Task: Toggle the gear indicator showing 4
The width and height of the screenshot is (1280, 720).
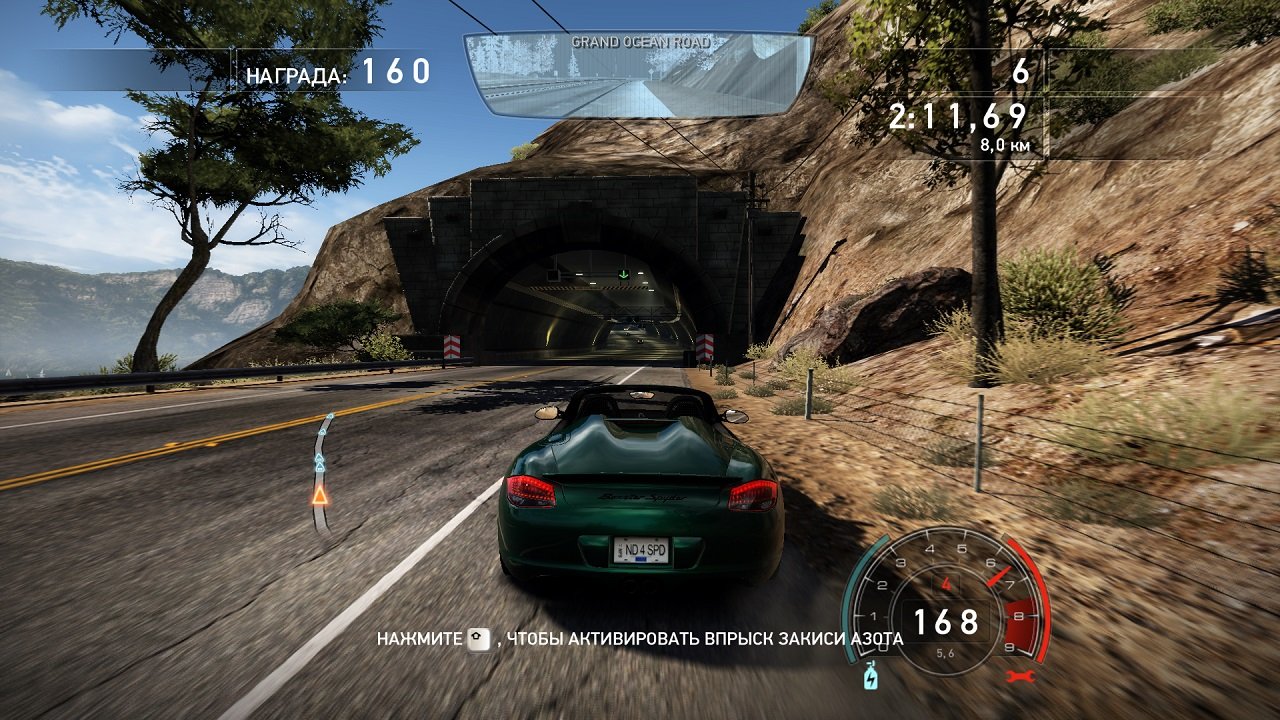Action: pos(946,583)
